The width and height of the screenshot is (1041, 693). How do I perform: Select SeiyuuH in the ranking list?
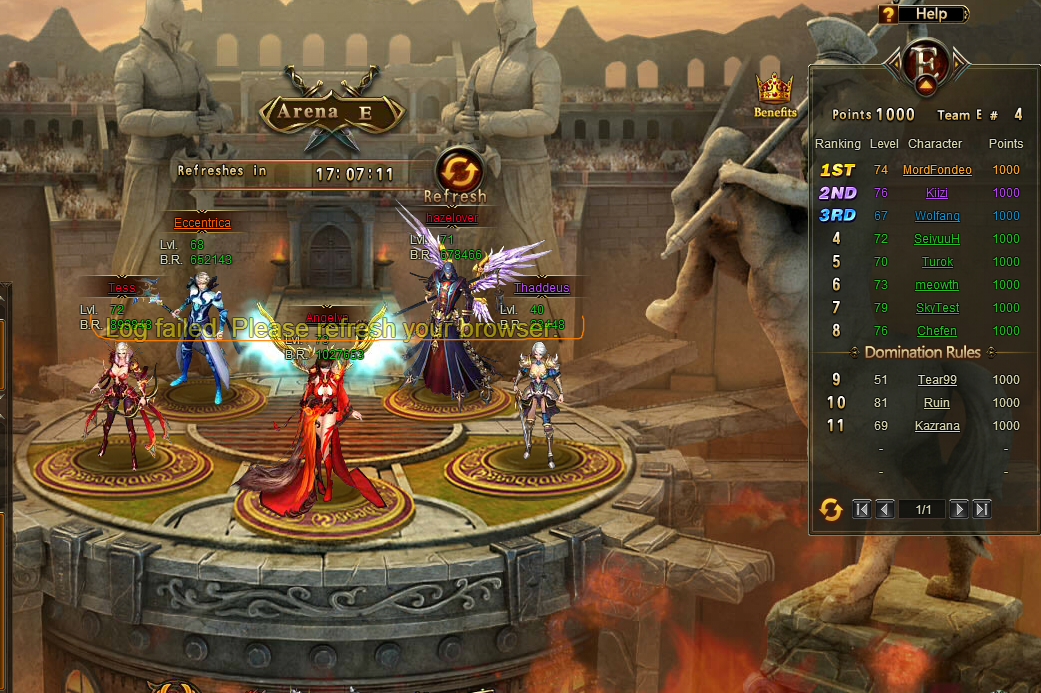click(x=937, y=239)
